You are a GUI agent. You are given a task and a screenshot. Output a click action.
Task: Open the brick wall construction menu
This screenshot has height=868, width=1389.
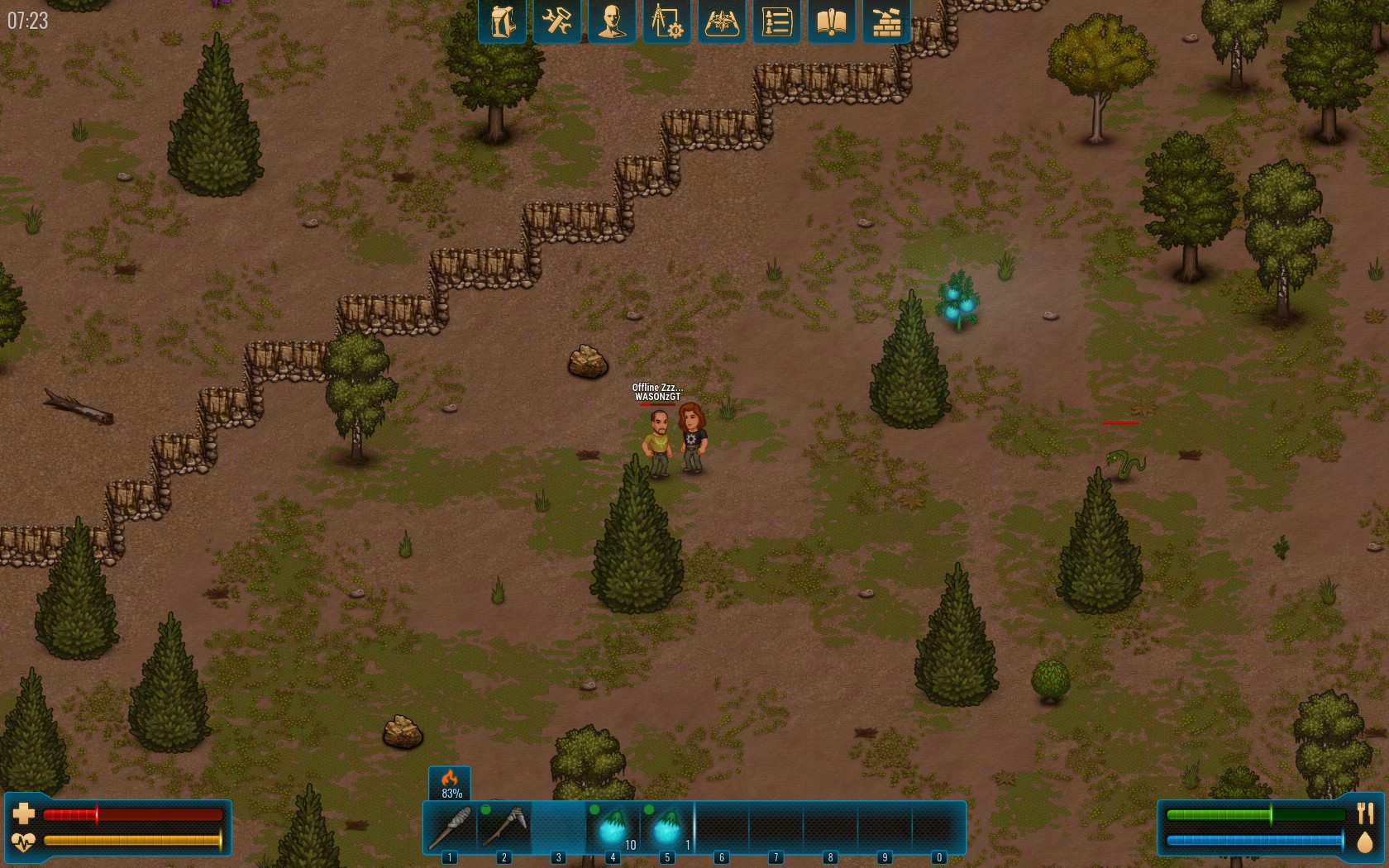click(886, 21)
